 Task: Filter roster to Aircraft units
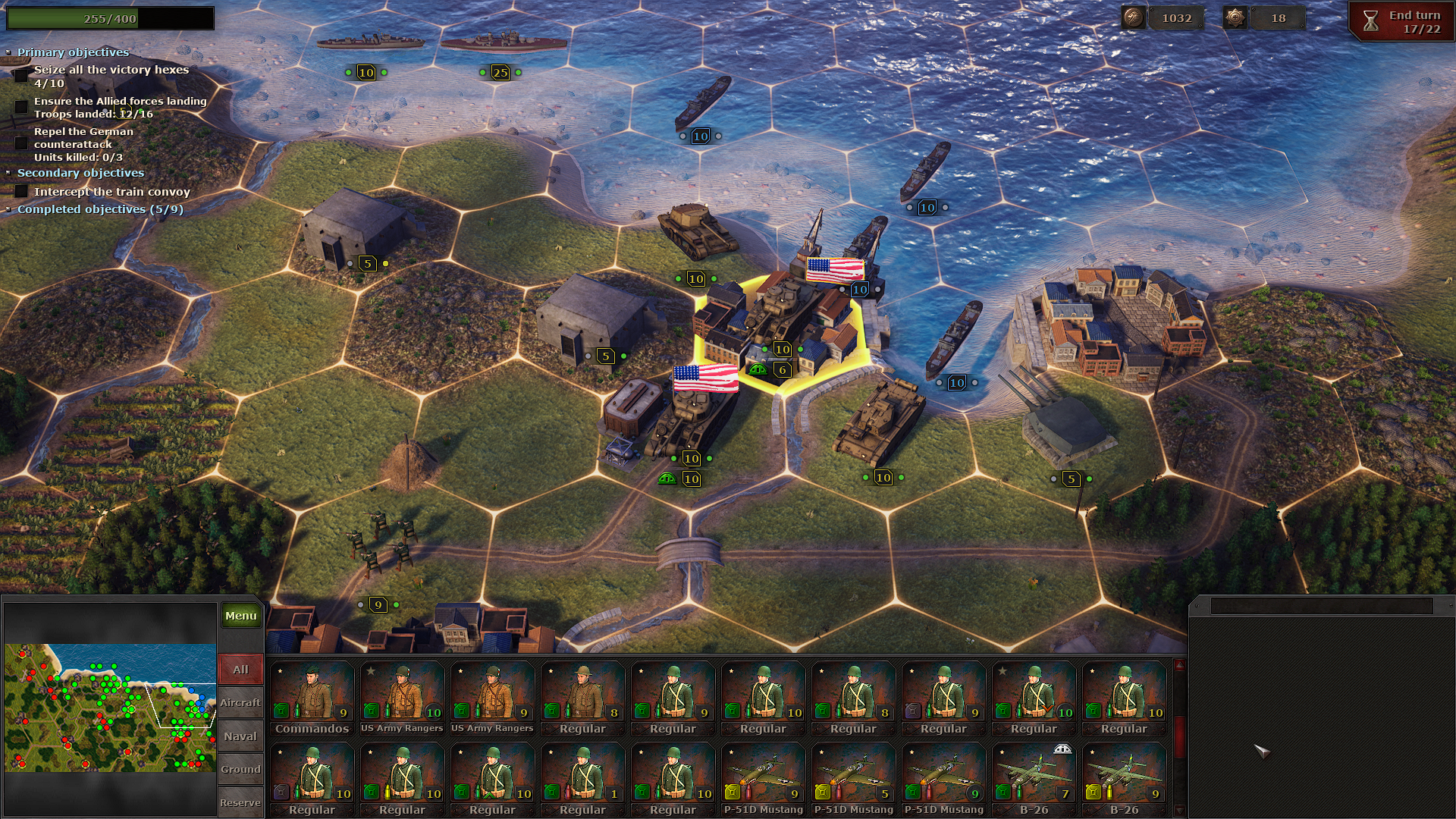(240, 703)
